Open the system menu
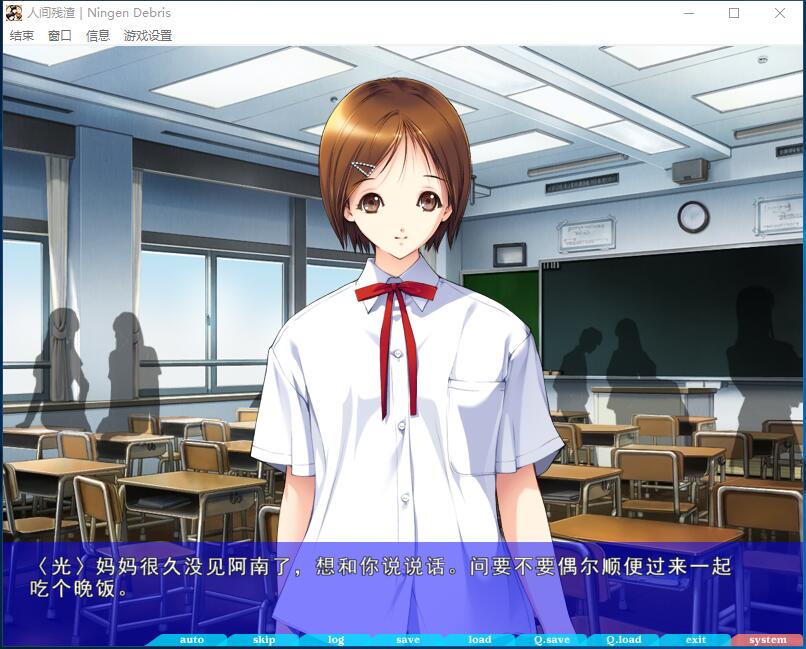Screen dimensions: 806x649 point(768,640)
